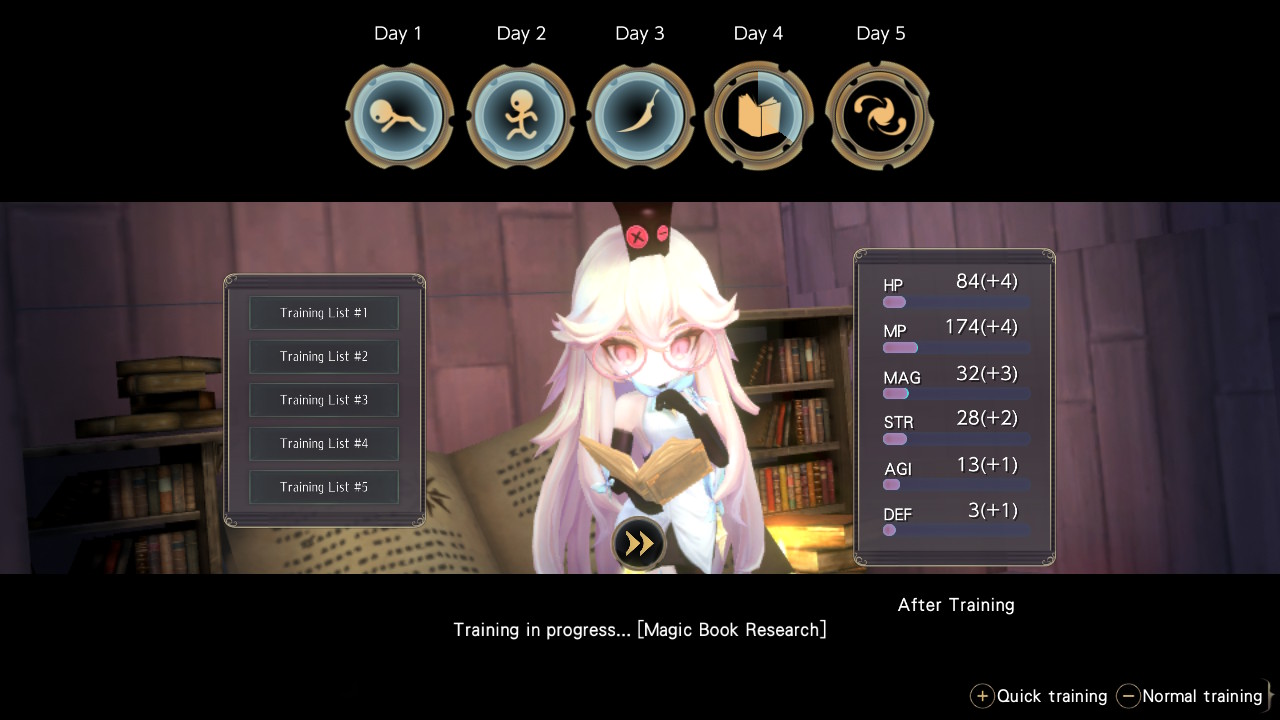Viewport: 1280px width, 720px height.
Task: Select the Day 1 crawling training icon
Action: [x=399, y=117]
